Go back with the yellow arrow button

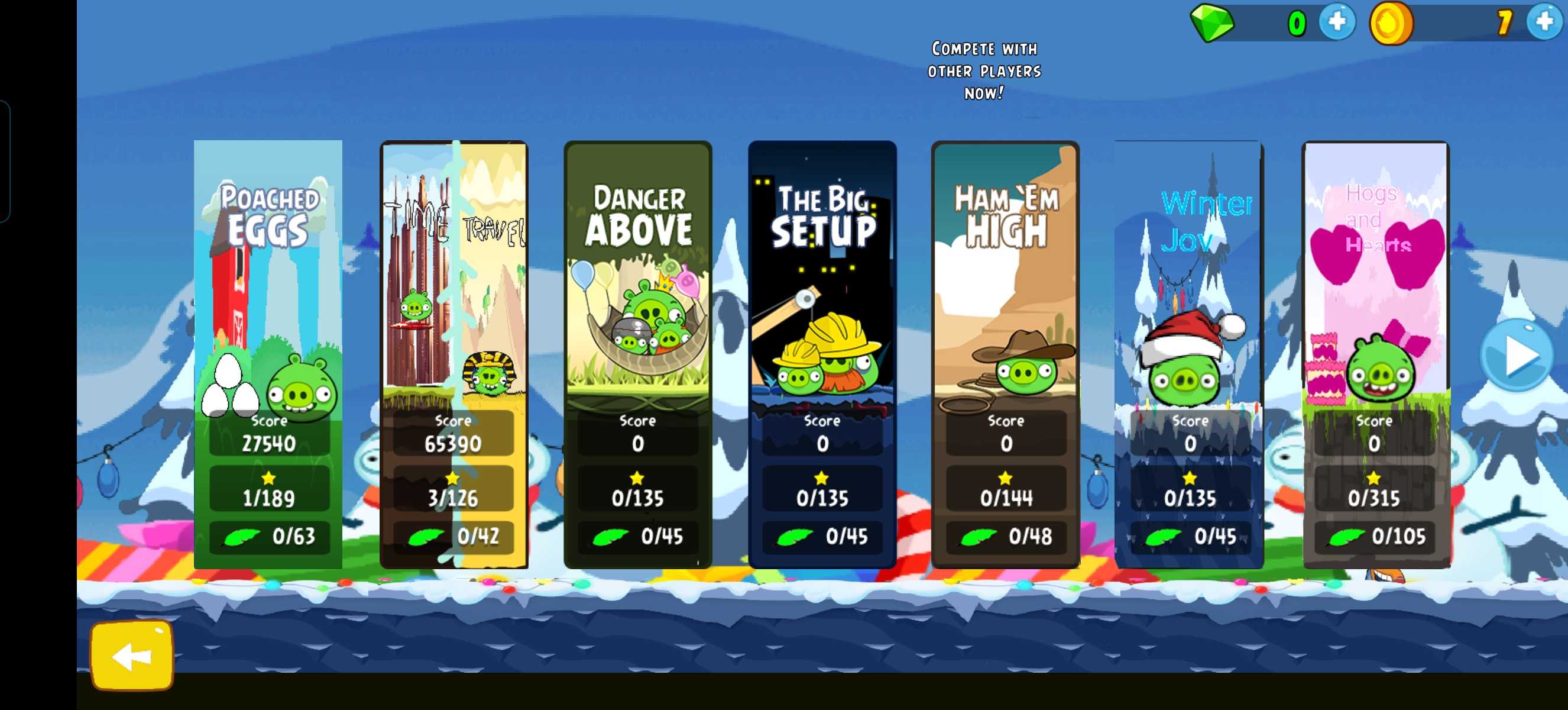point(132,656)
